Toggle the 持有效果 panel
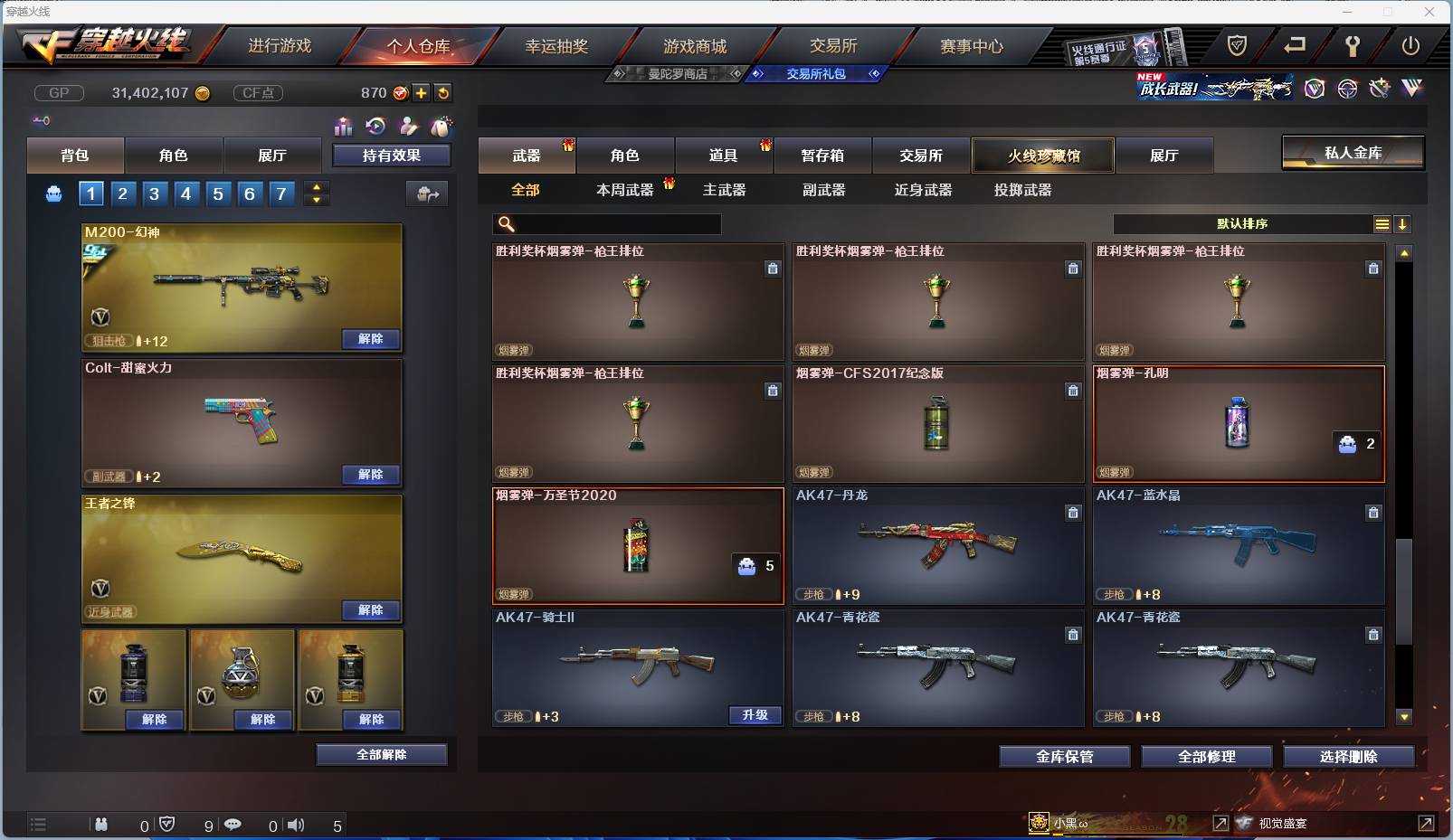Screen dimensions: 1453x840 tap(392, 155)
